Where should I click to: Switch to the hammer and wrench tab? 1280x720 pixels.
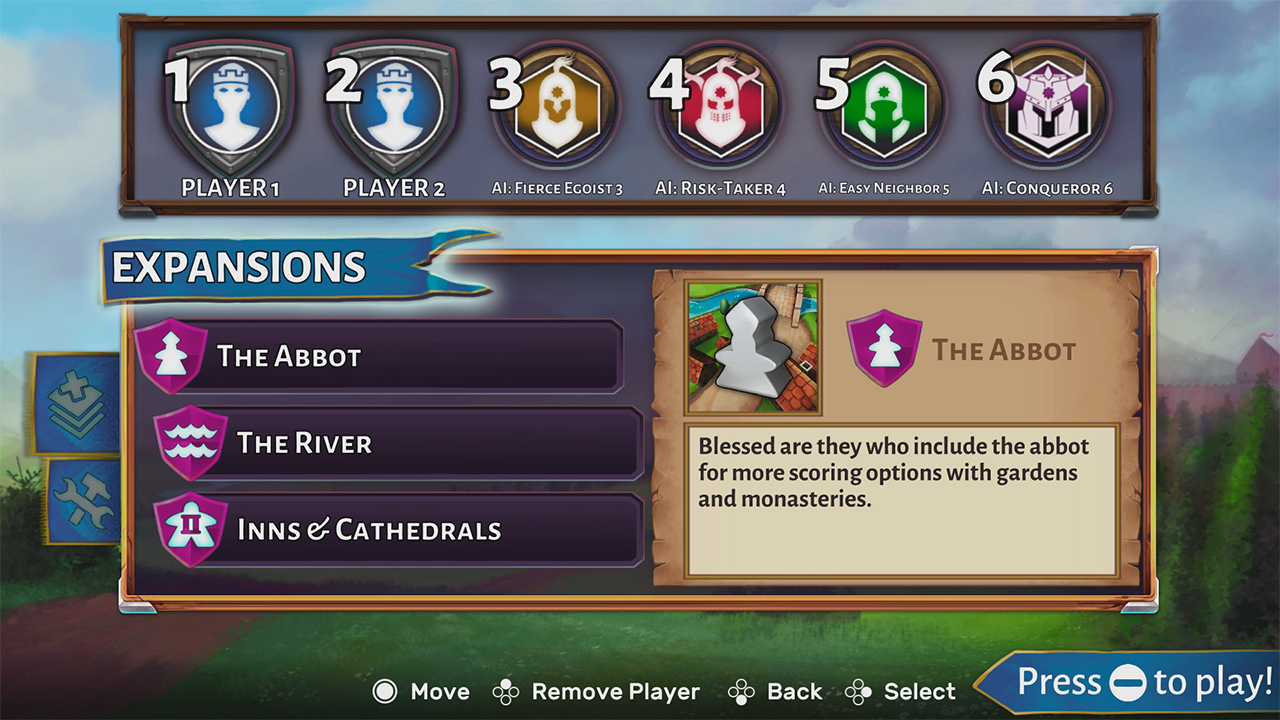(x=83, y=500)
